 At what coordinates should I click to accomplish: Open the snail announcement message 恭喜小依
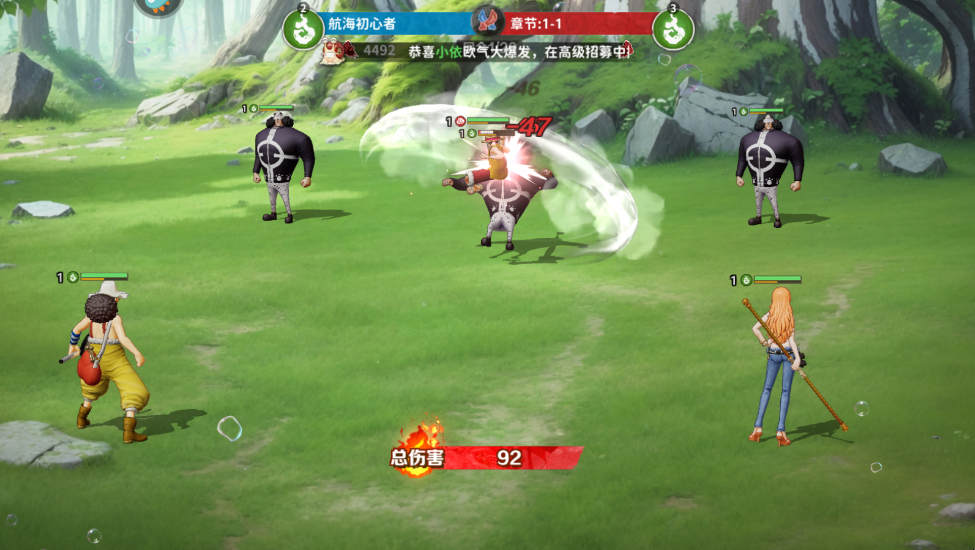coord(519,51)
